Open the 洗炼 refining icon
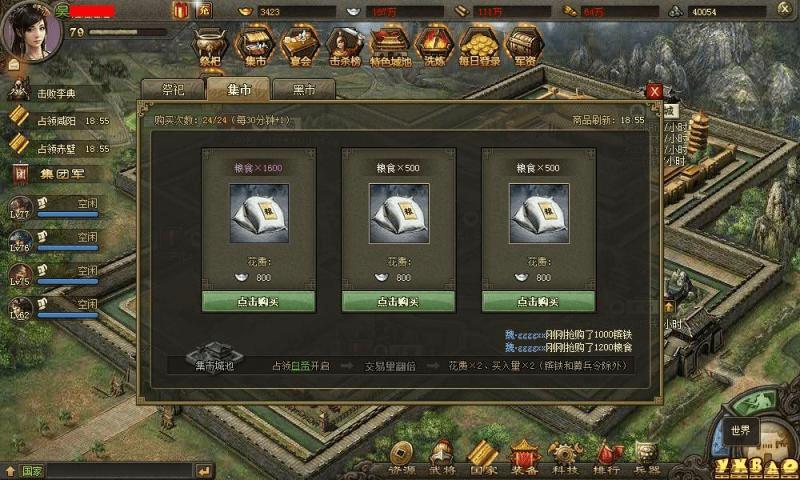 click(x=434, y=46)
